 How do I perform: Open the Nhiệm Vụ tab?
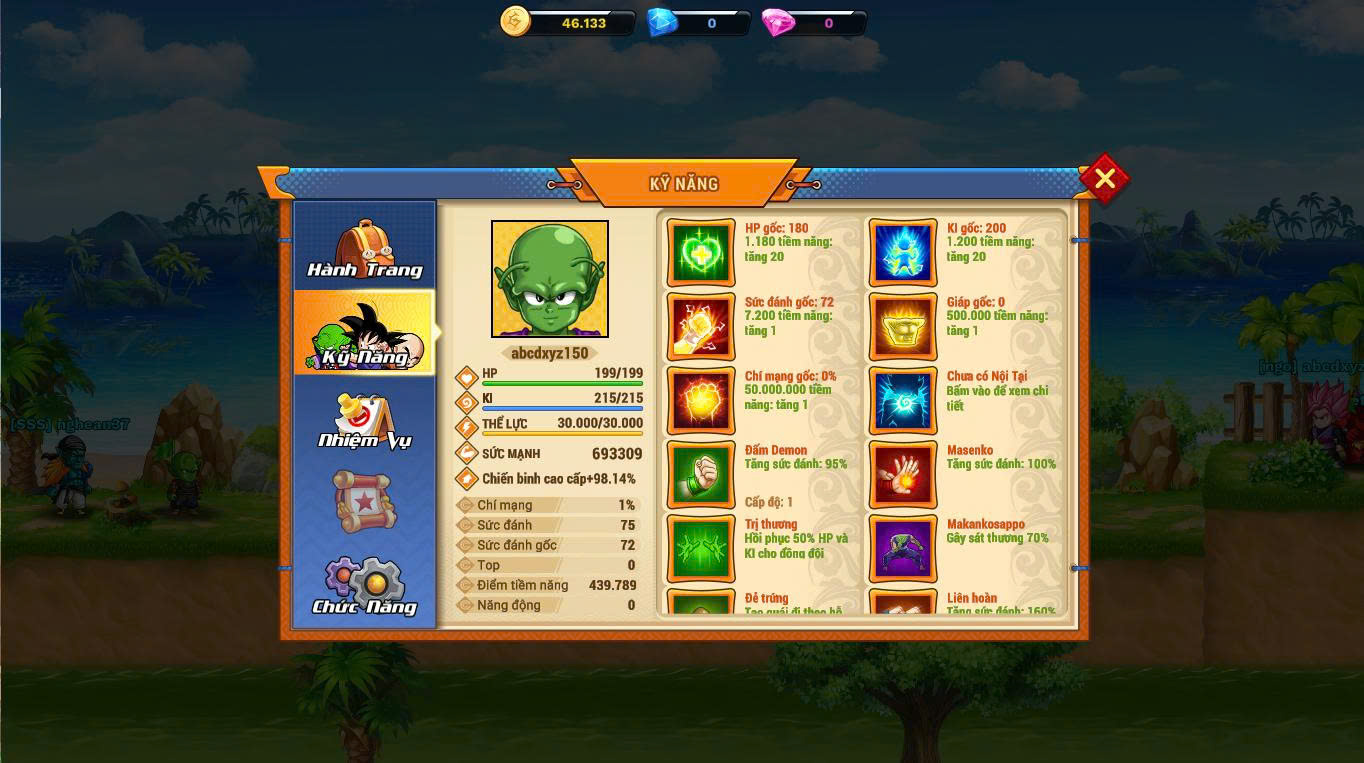pyautogui.click(x=364, y=420)
